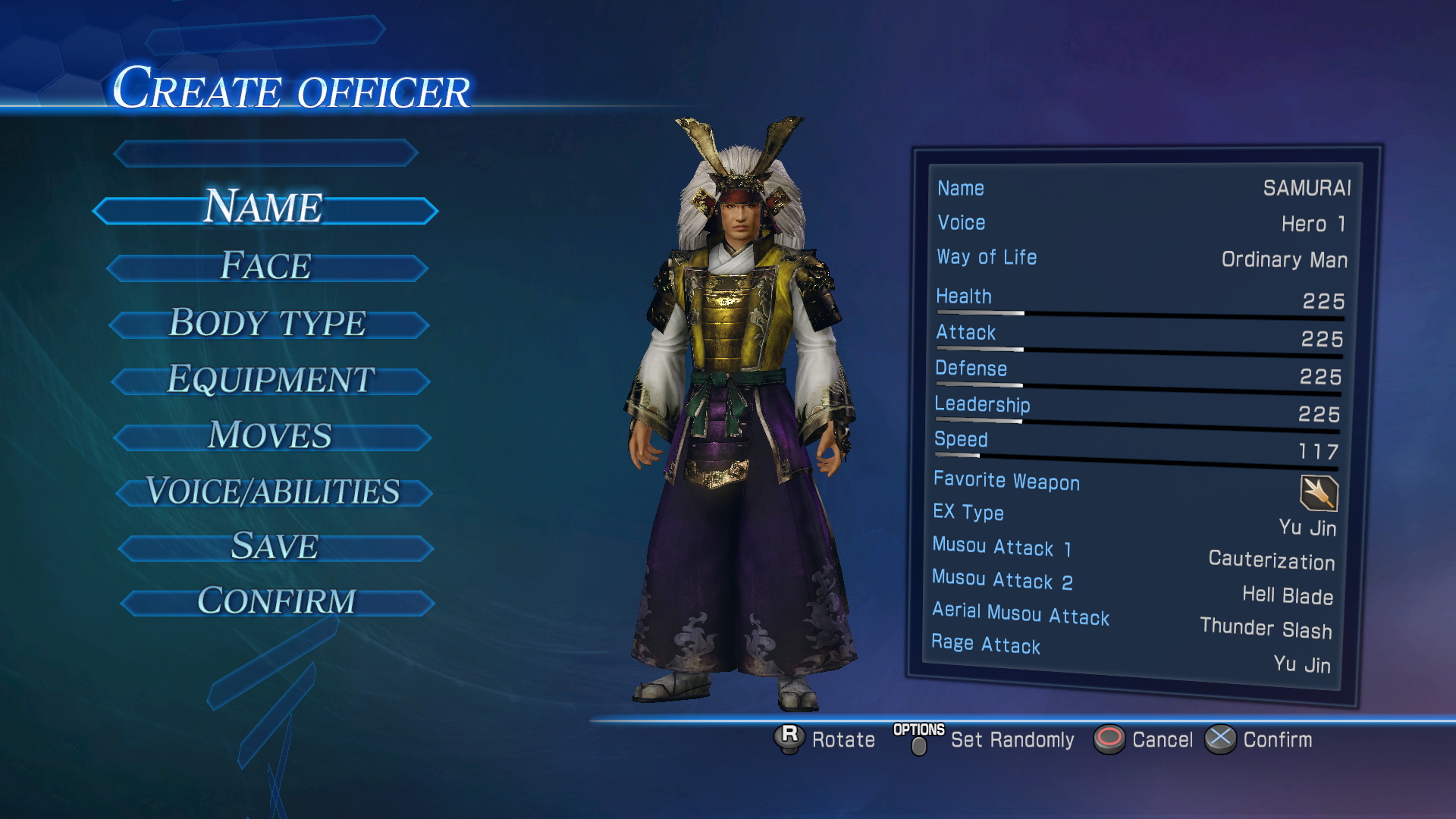
Task: Select the Moves menu entry
Action: pyautogui.click(x=271, y=436)
